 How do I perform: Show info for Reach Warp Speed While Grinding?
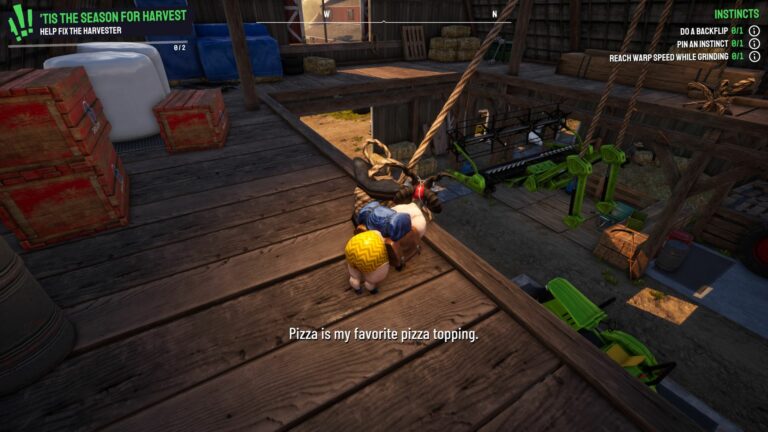754,57
